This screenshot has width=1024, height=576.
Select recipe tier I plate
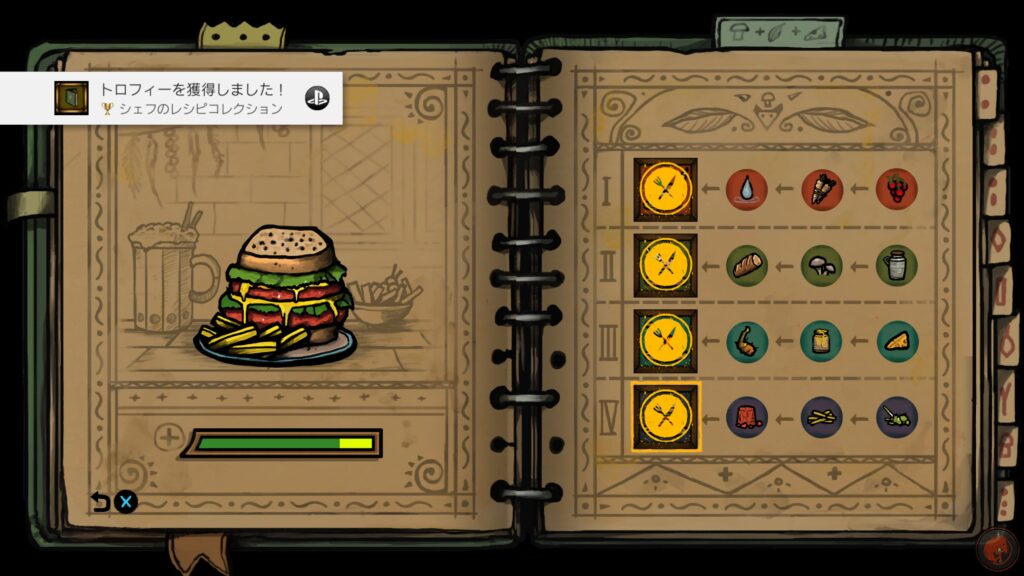click(665, 190)
